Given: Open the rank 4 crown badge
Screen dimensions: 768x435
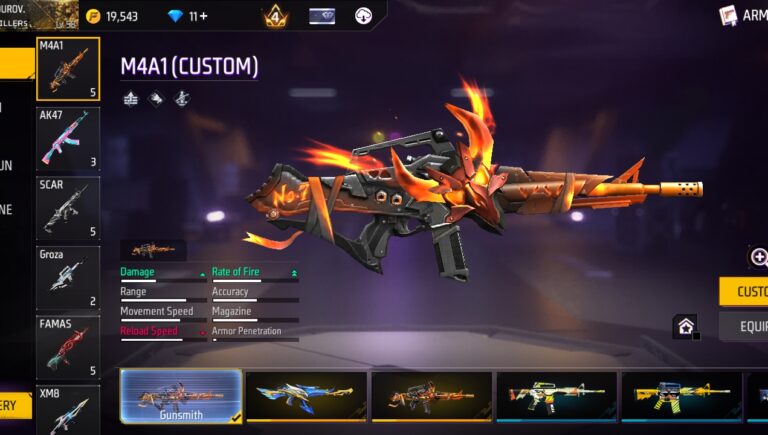Looking at the screenshot, I should pyautogui.click(x=275, y=16).
